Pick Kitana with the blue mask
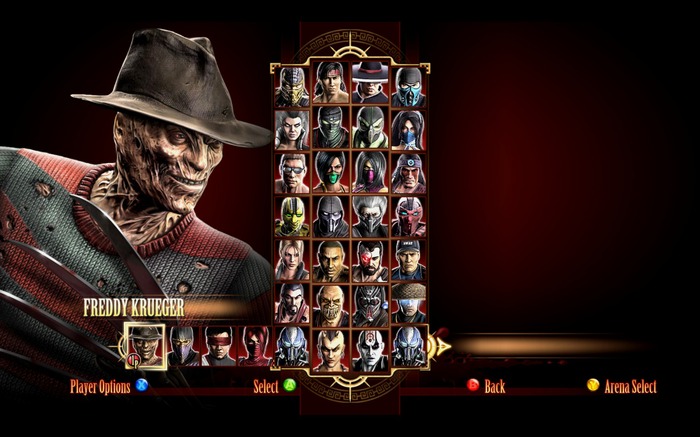 point(408,128)
